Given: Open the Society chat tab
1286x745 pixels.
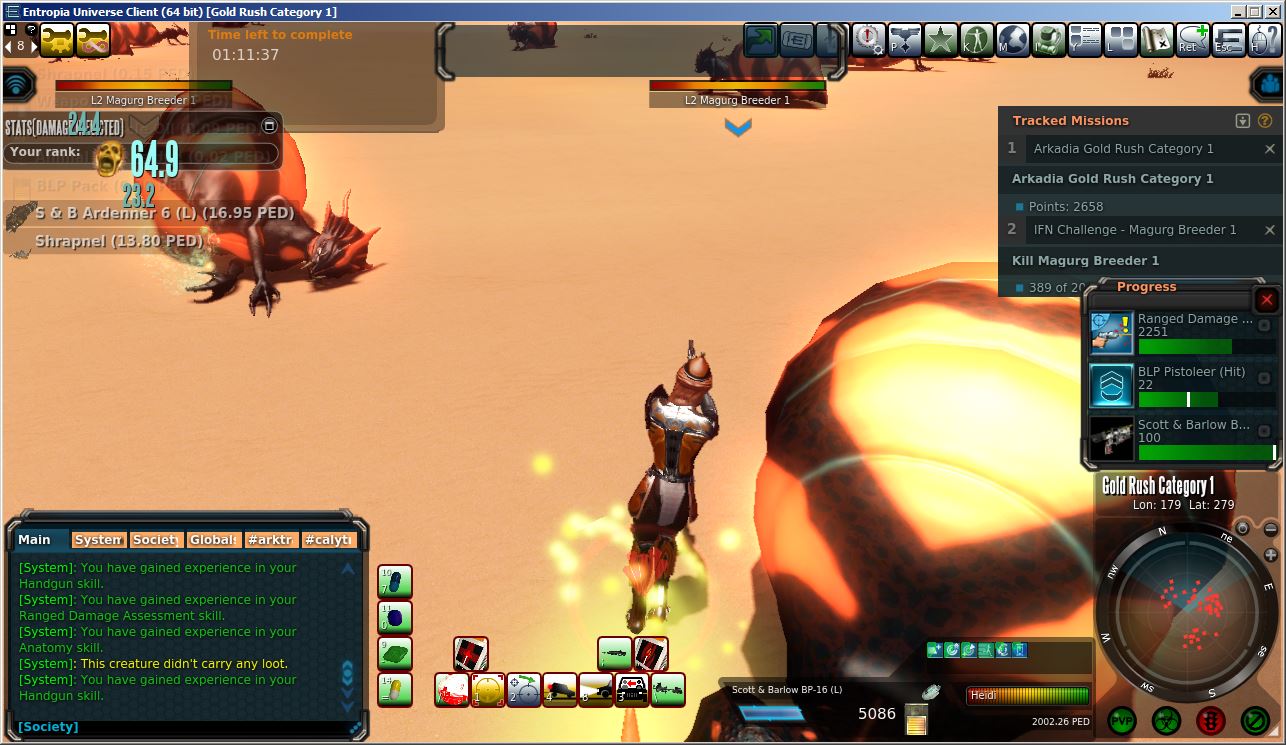Looking at the screenshot, I should point(155,540).
